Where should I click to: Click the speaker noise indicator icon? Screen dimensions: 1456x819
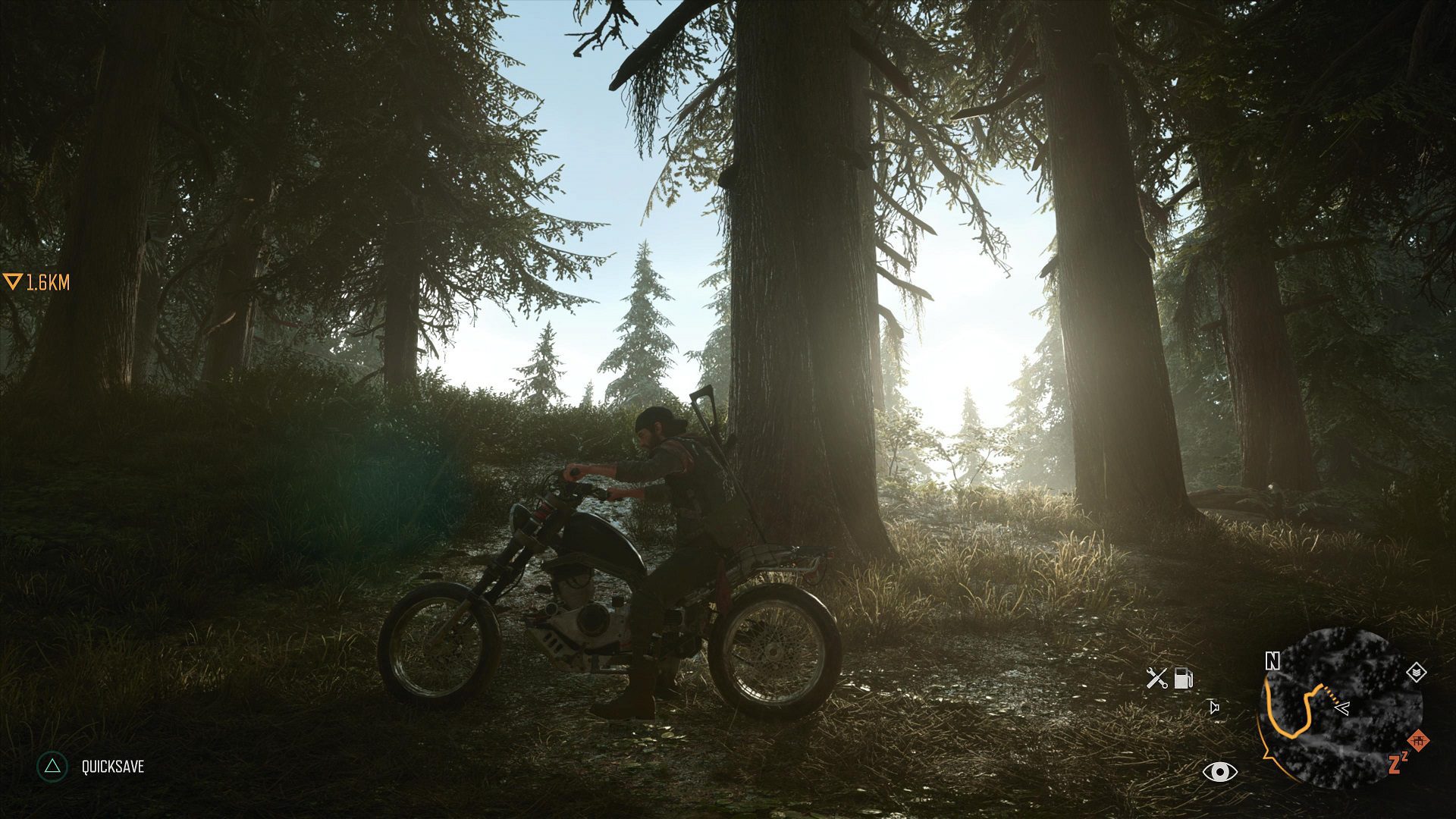(x=1214, y=708)
